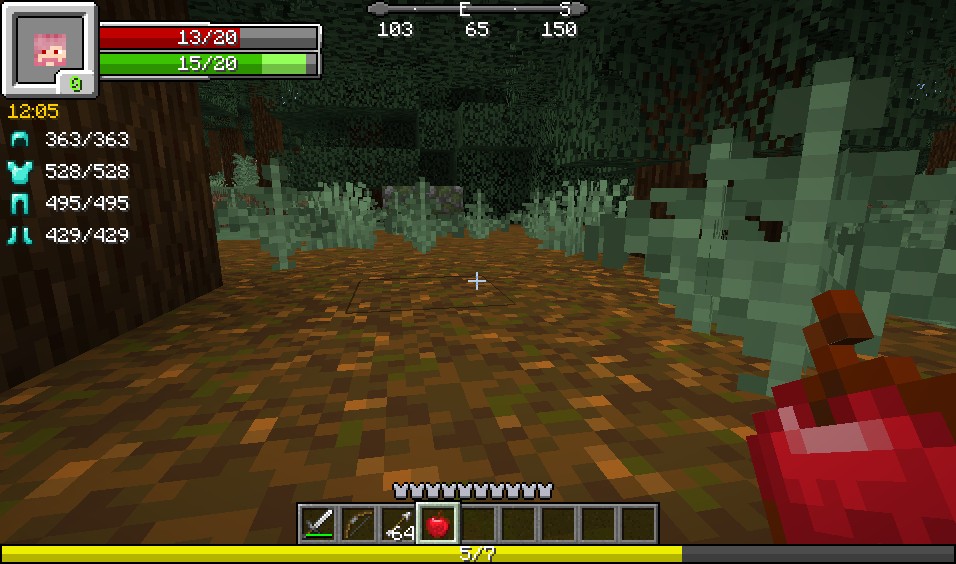Click the diamond boots armor icon
This screenshot has height=564, width=956.
click(21, 236)
